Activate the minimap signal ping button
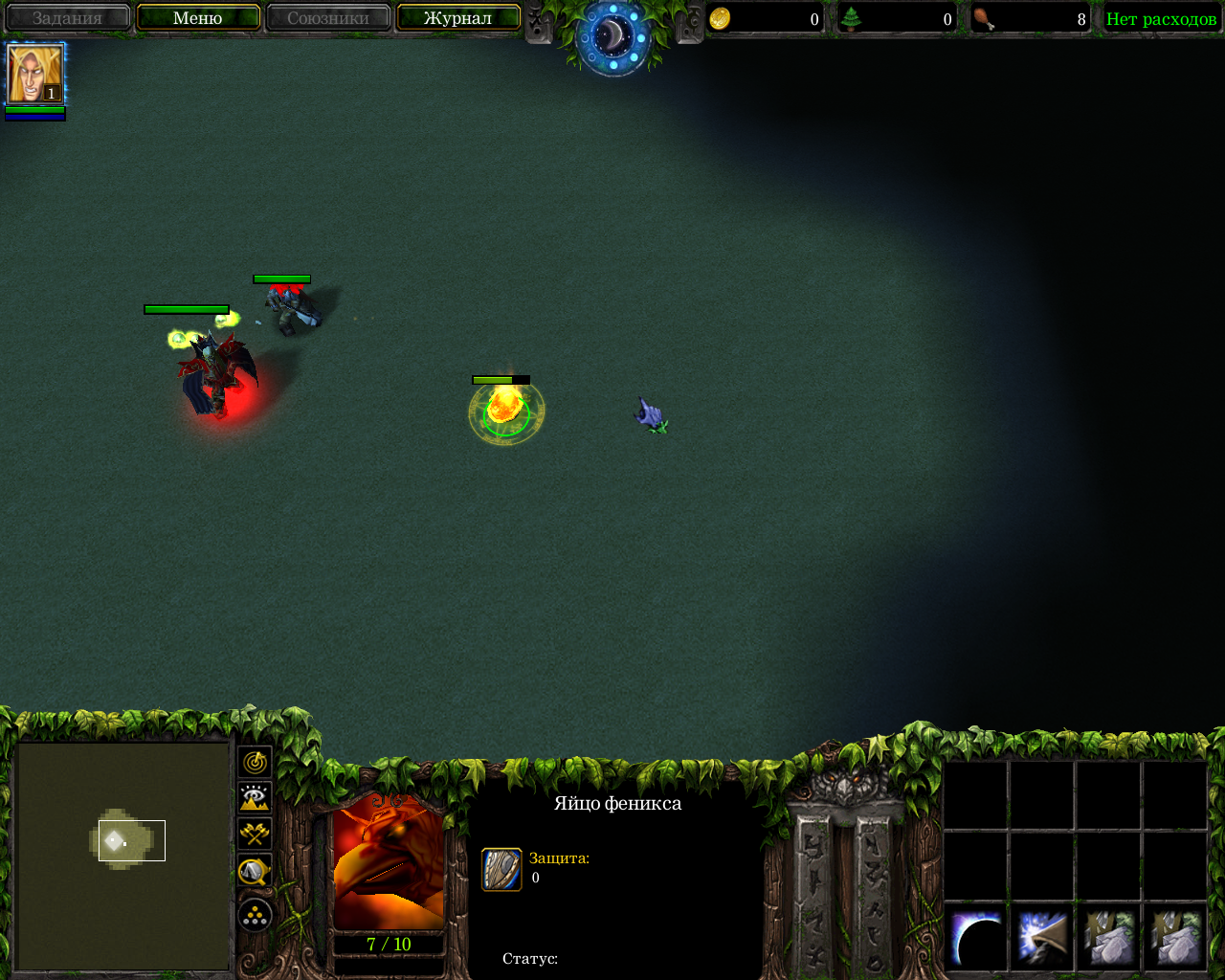This screenshot has width=1225, height=980. pos(256,763)
